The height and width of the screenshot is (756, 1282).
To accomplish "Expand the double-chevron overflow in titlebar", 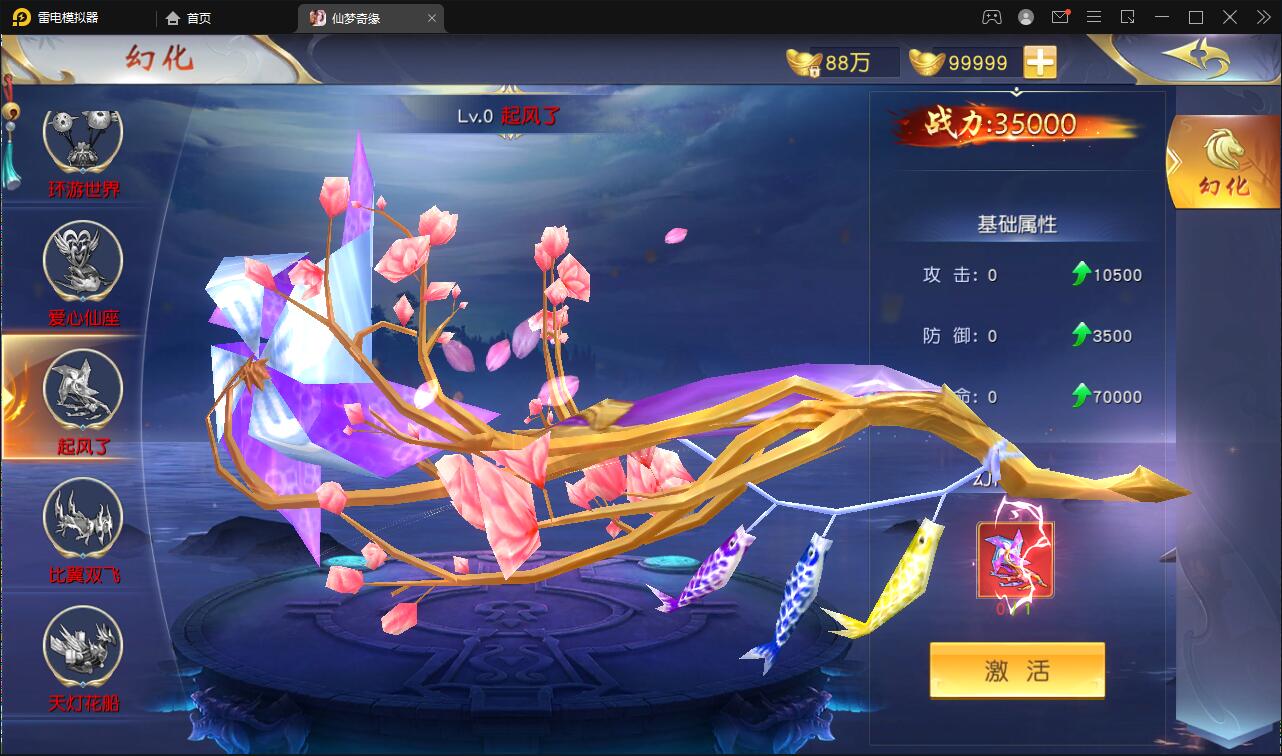I will tap(1265, 17).
